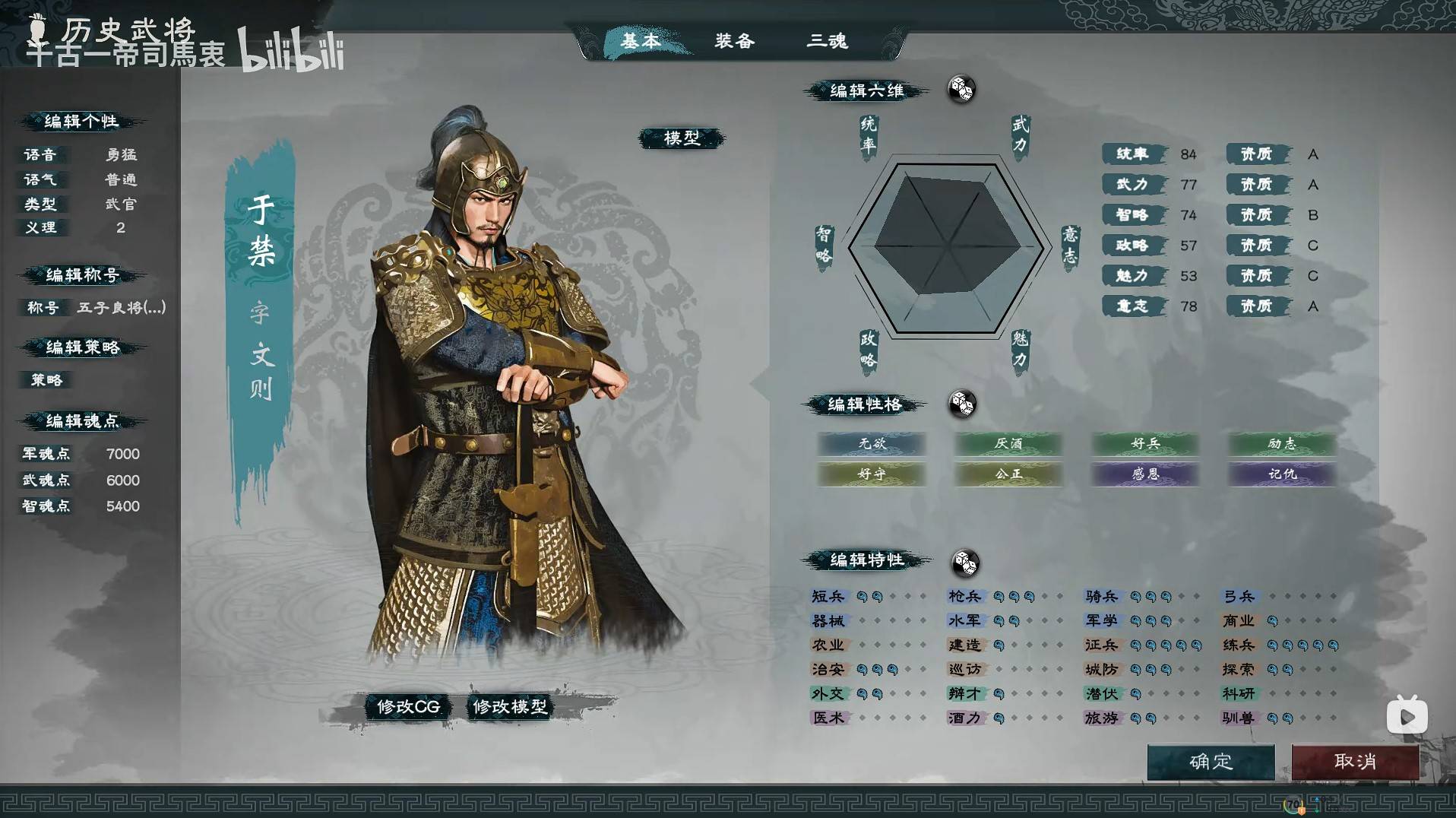The image size is (1456, 818).
Task: Click the first magatama icon next to 短兵
Action: [x=863, y=597]
